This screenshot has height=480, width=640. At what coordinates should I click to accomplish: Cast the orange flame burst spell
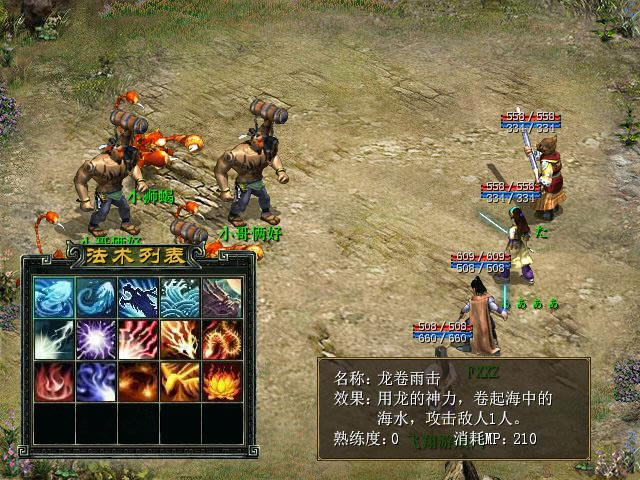coord(179,339)
